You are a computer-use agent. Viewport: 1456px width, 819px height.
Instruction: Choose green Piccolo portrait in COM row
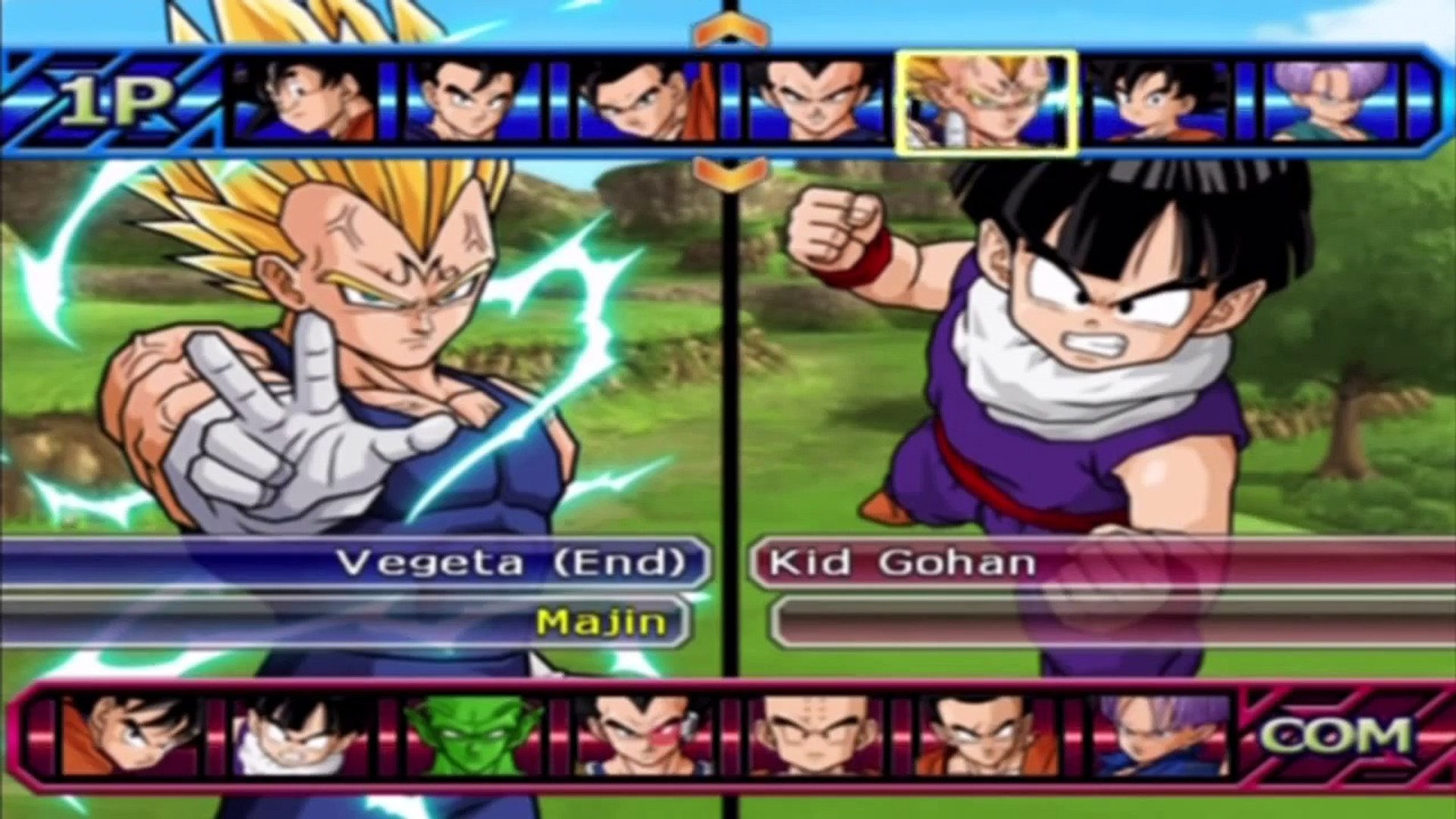[474, 736]
